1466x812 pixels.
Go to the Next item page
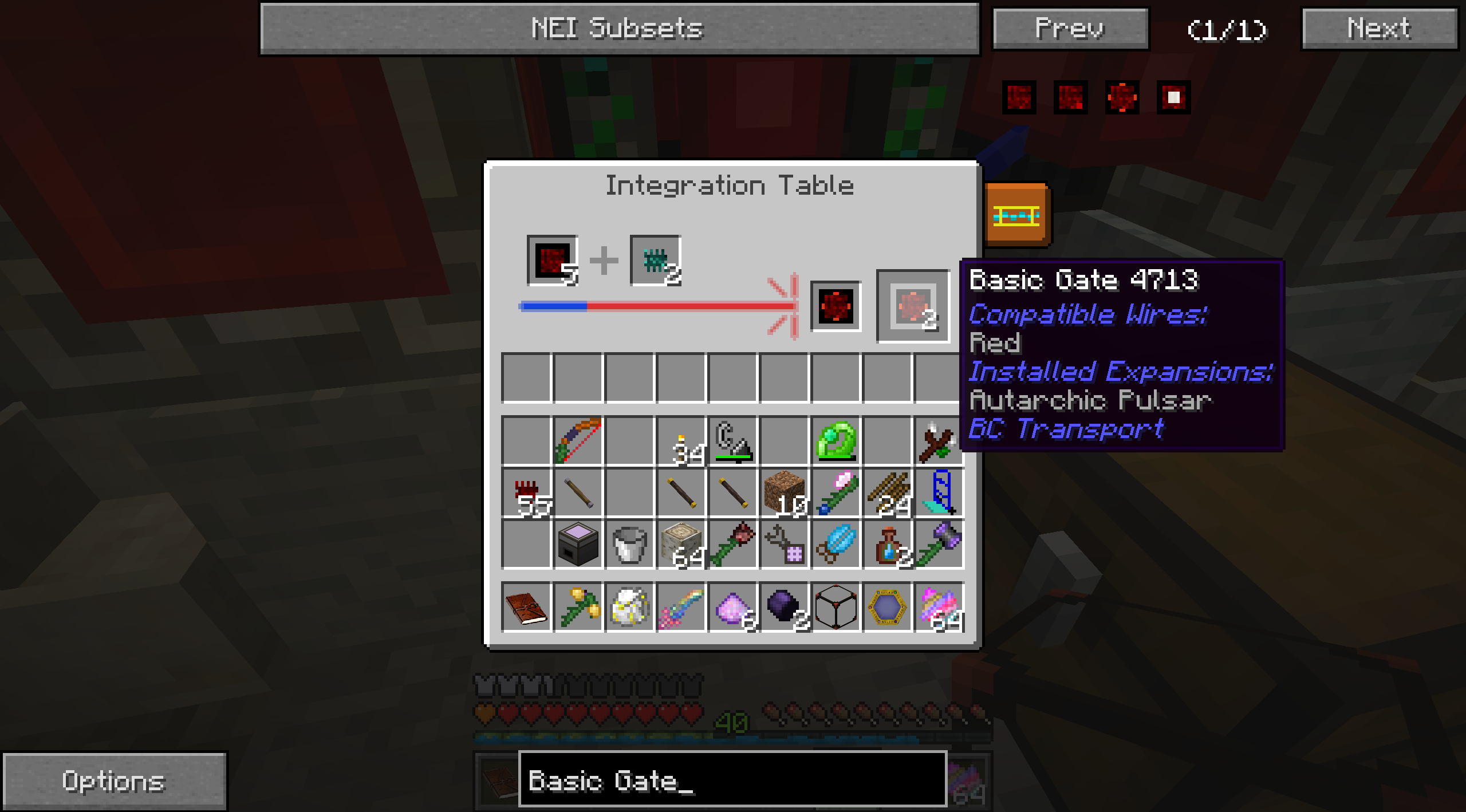coord(1379,29)
